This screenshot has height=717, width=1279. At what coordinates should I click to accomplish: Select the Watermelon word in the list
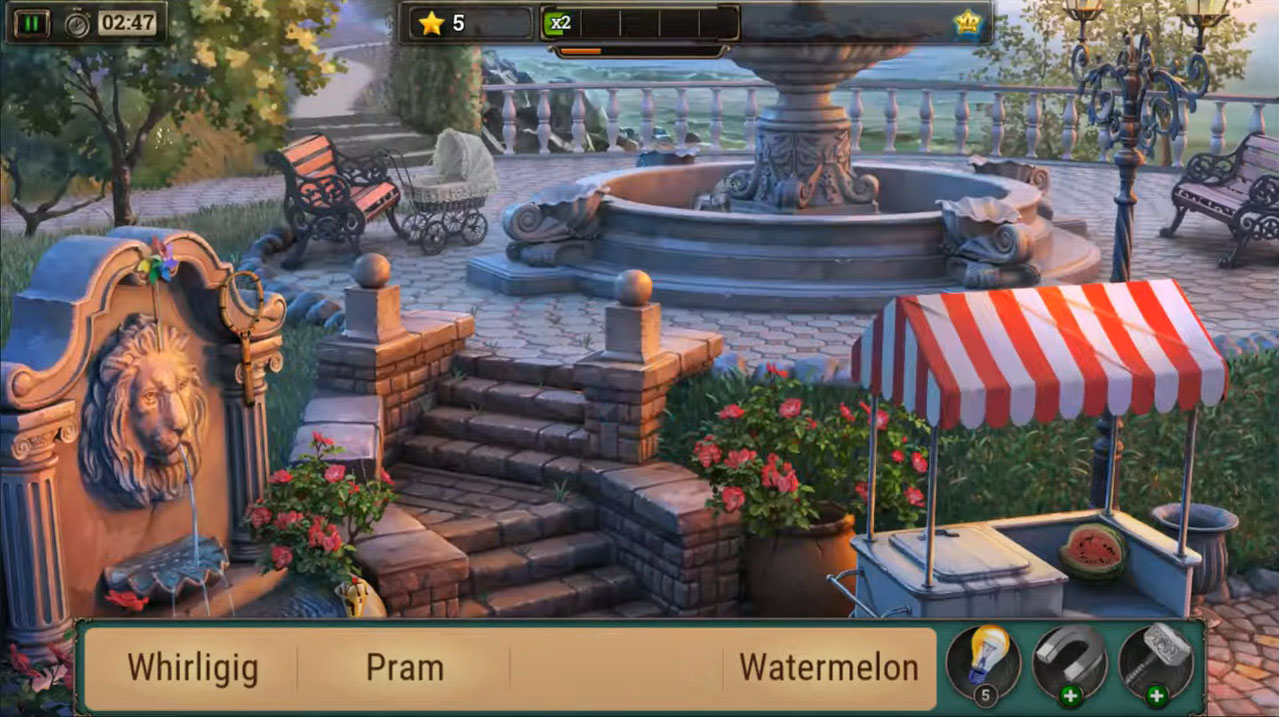coord(828,667)
